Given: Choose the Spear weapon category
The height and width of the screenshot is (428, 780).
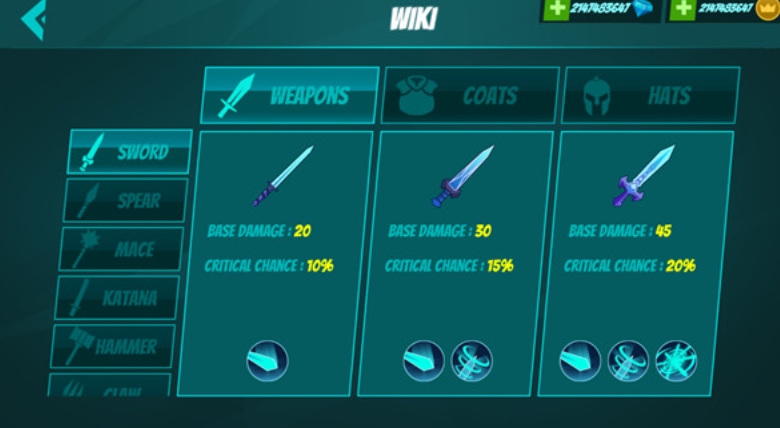Looking at the screenshot, I should tap(126, 200).
